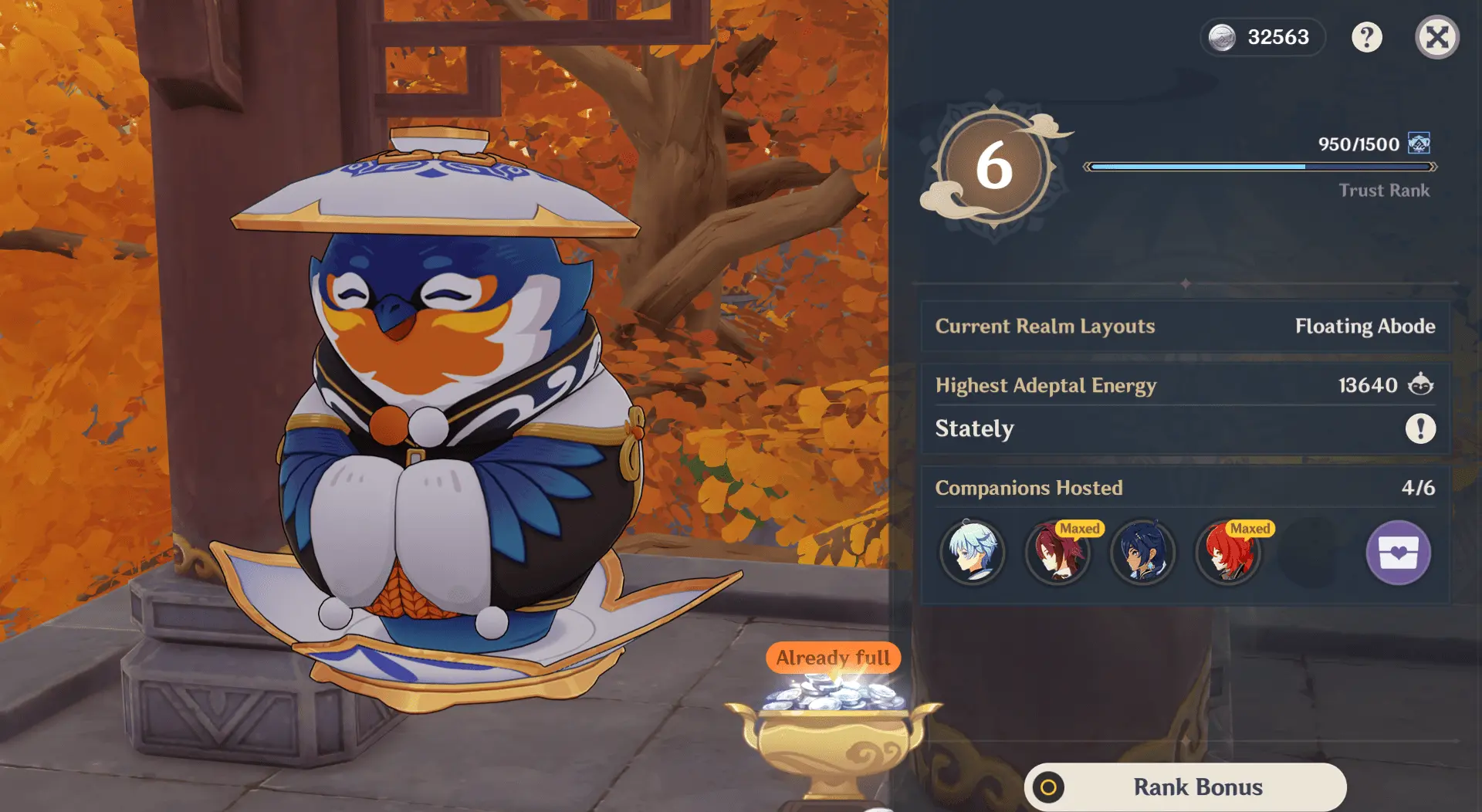Expand the Highest Adeptal Energy row
The width and height of the screenshot is (1482, 812).
coord(1047,385)
